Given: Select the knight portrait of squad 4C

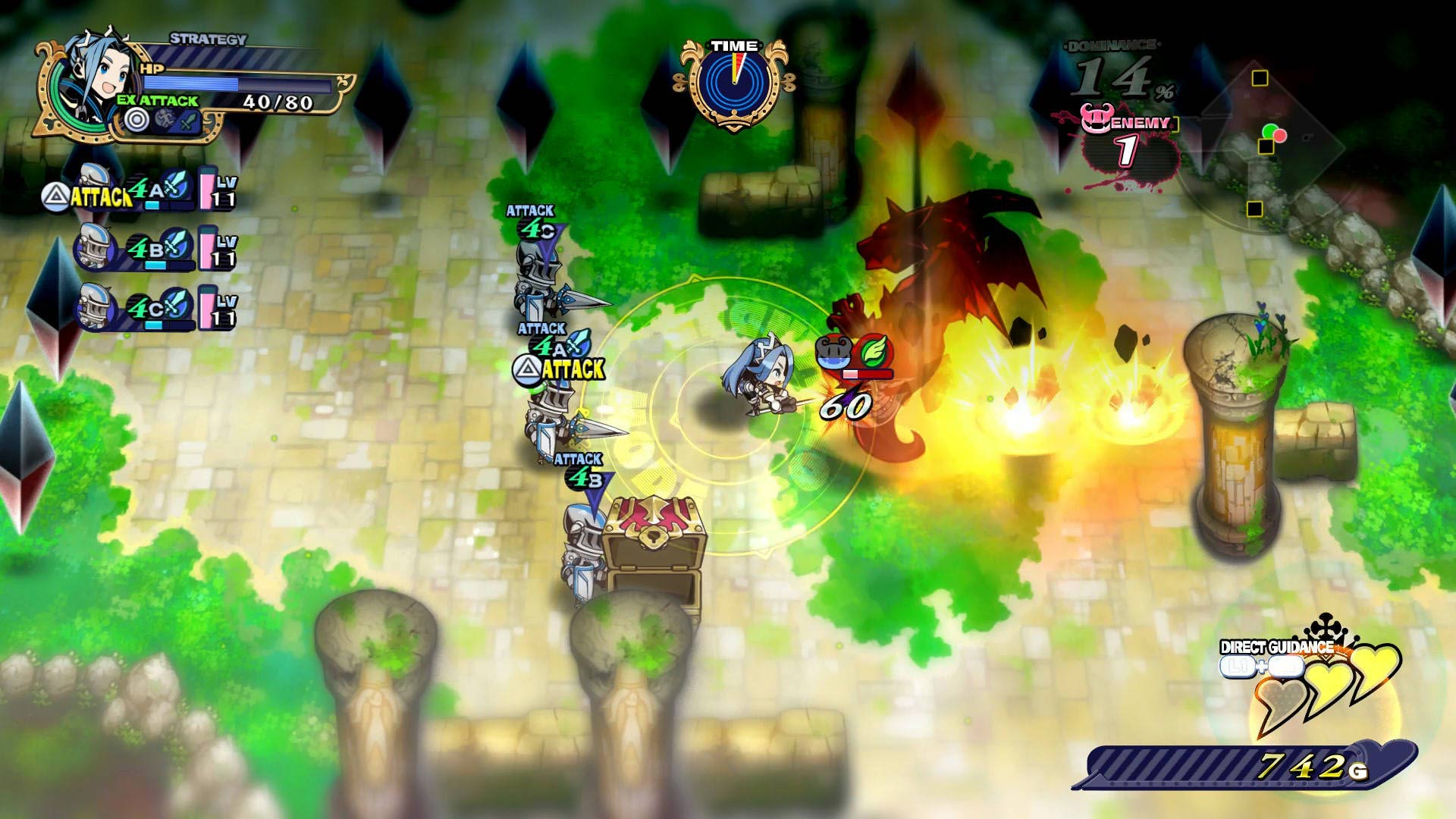Looking at the screenshot, I should pyautogui.click(x=93, y=307).
